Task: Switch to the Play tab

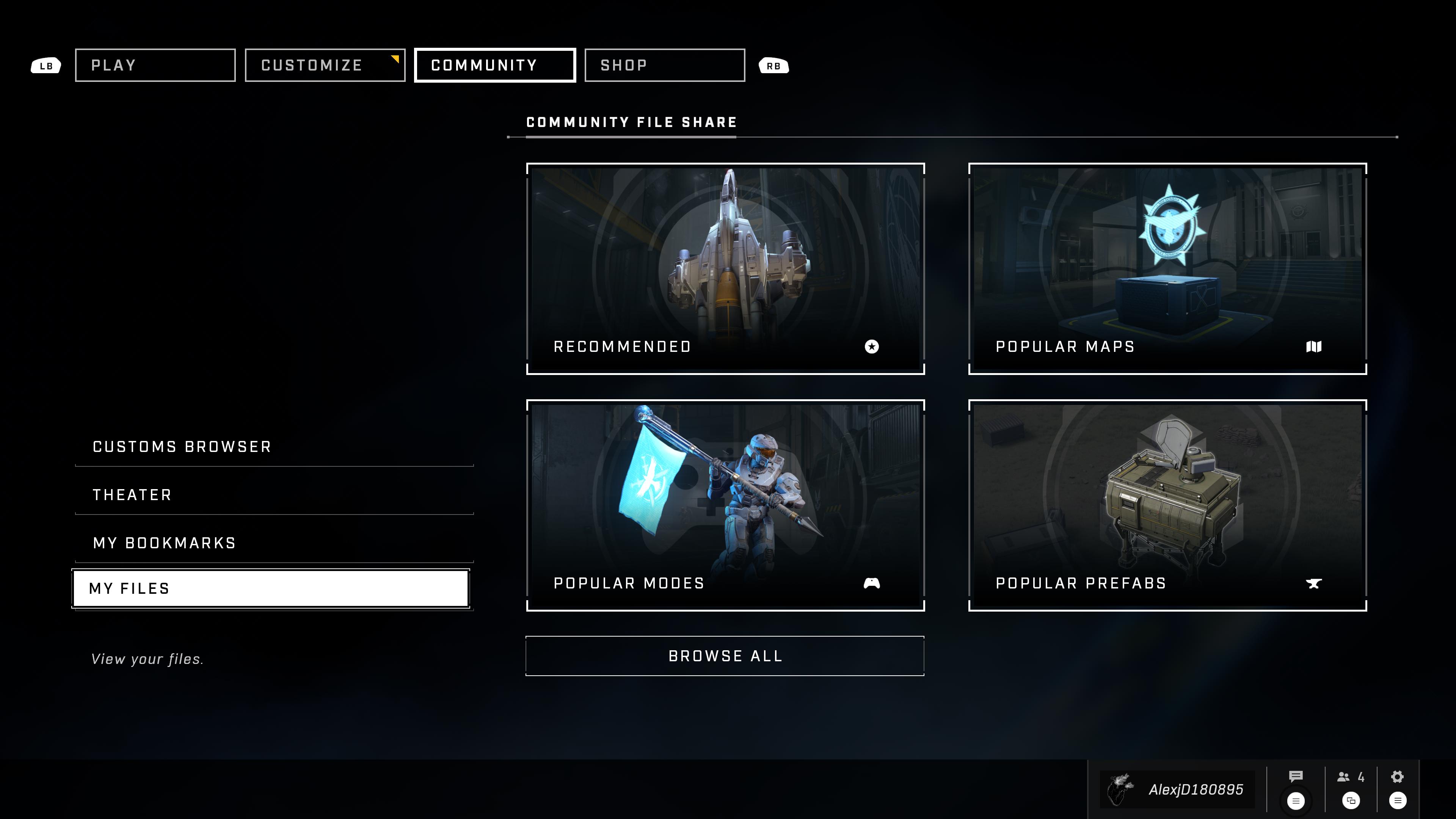Action: point(155,66)
